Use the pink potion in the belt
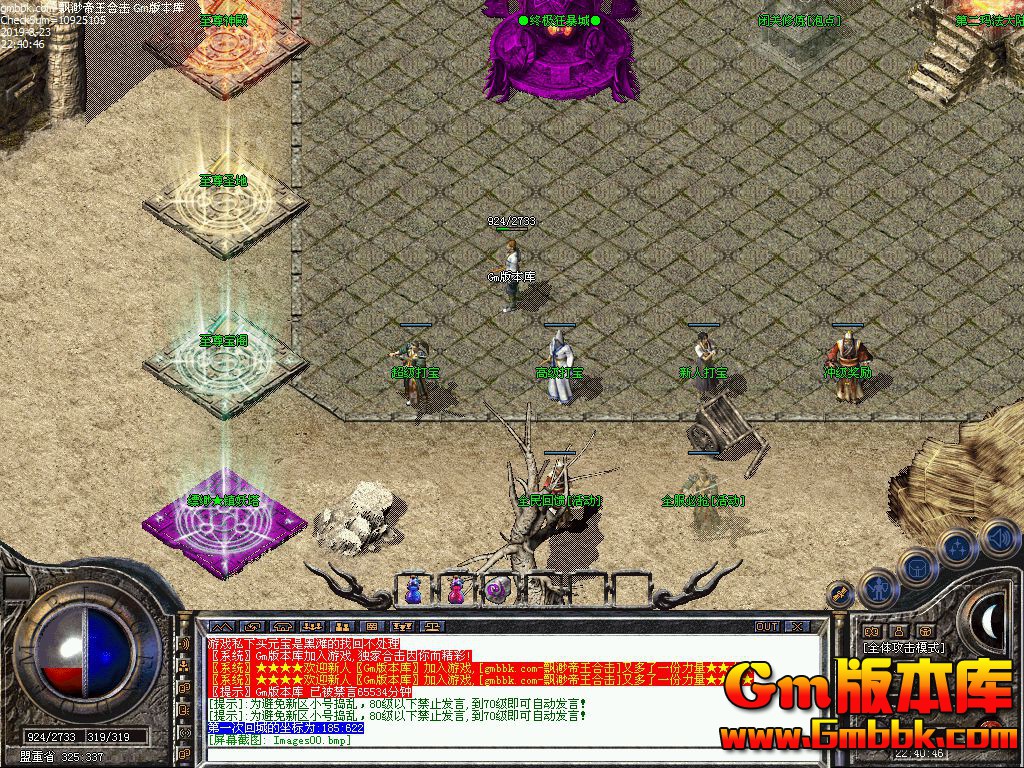This screenshot has width=1024, height=768. coord(455,590)
